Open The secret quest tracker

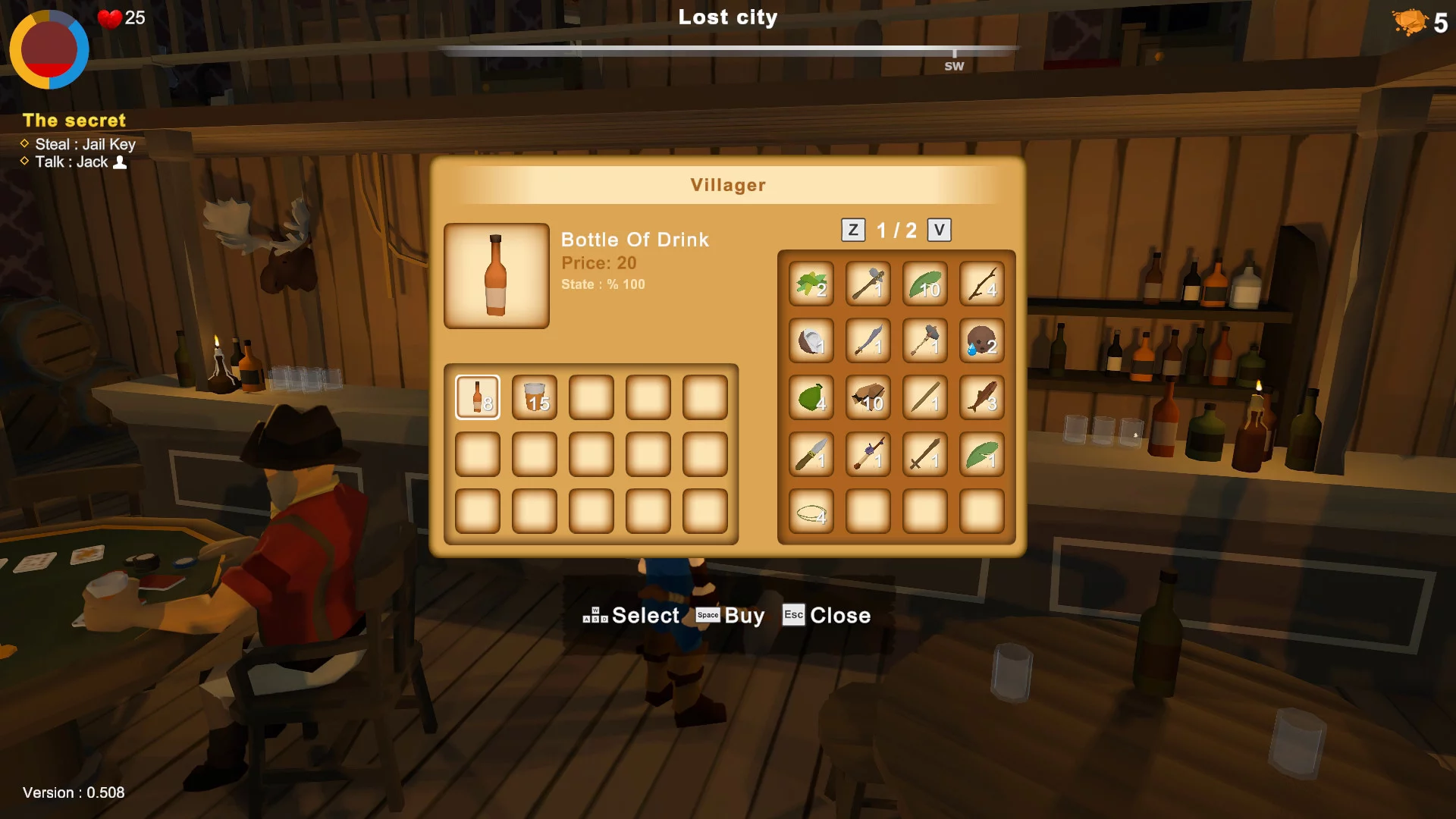pyautogui.click(x=74, y=121)
